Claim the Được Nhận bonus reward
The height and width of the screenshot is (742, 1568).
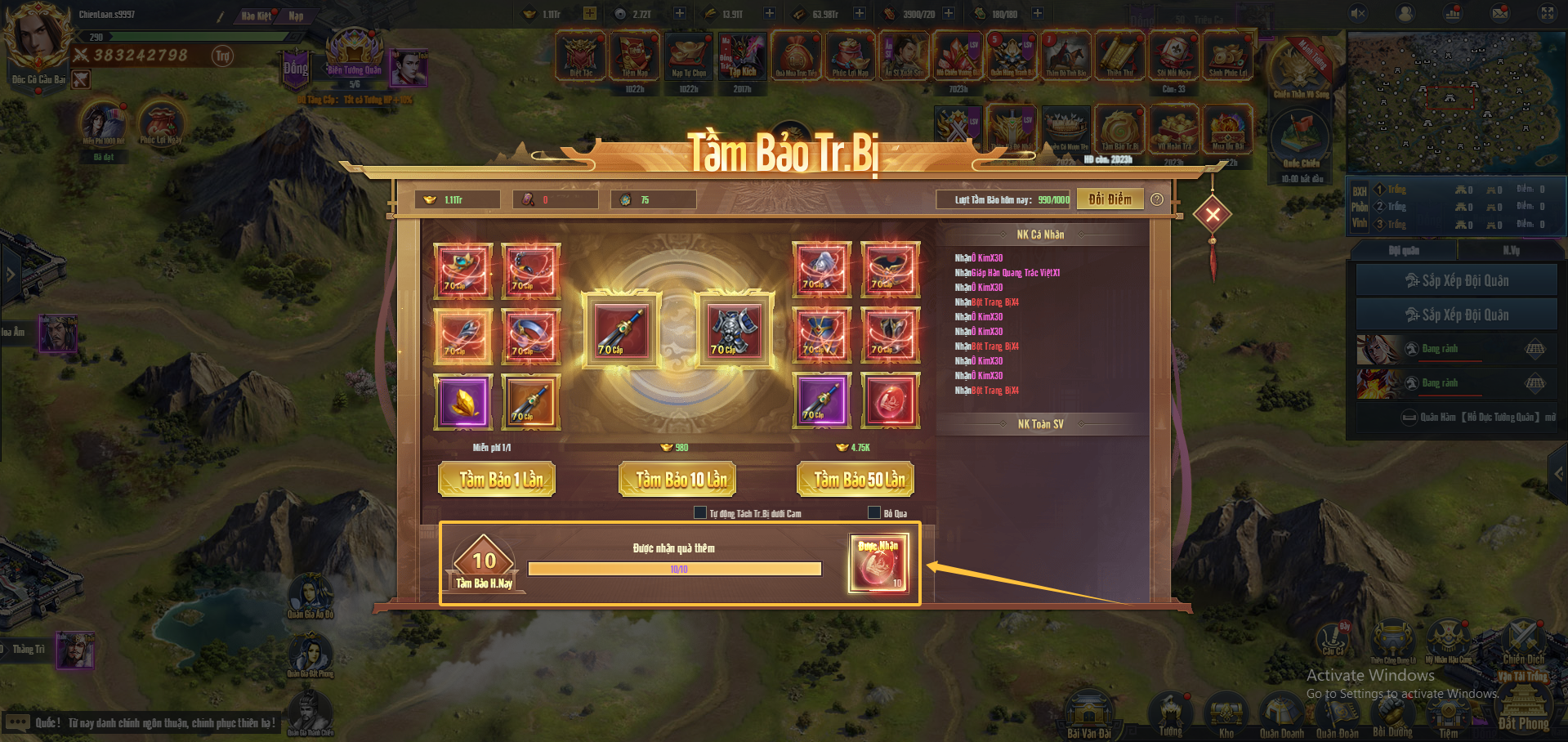tap(878, 563)
